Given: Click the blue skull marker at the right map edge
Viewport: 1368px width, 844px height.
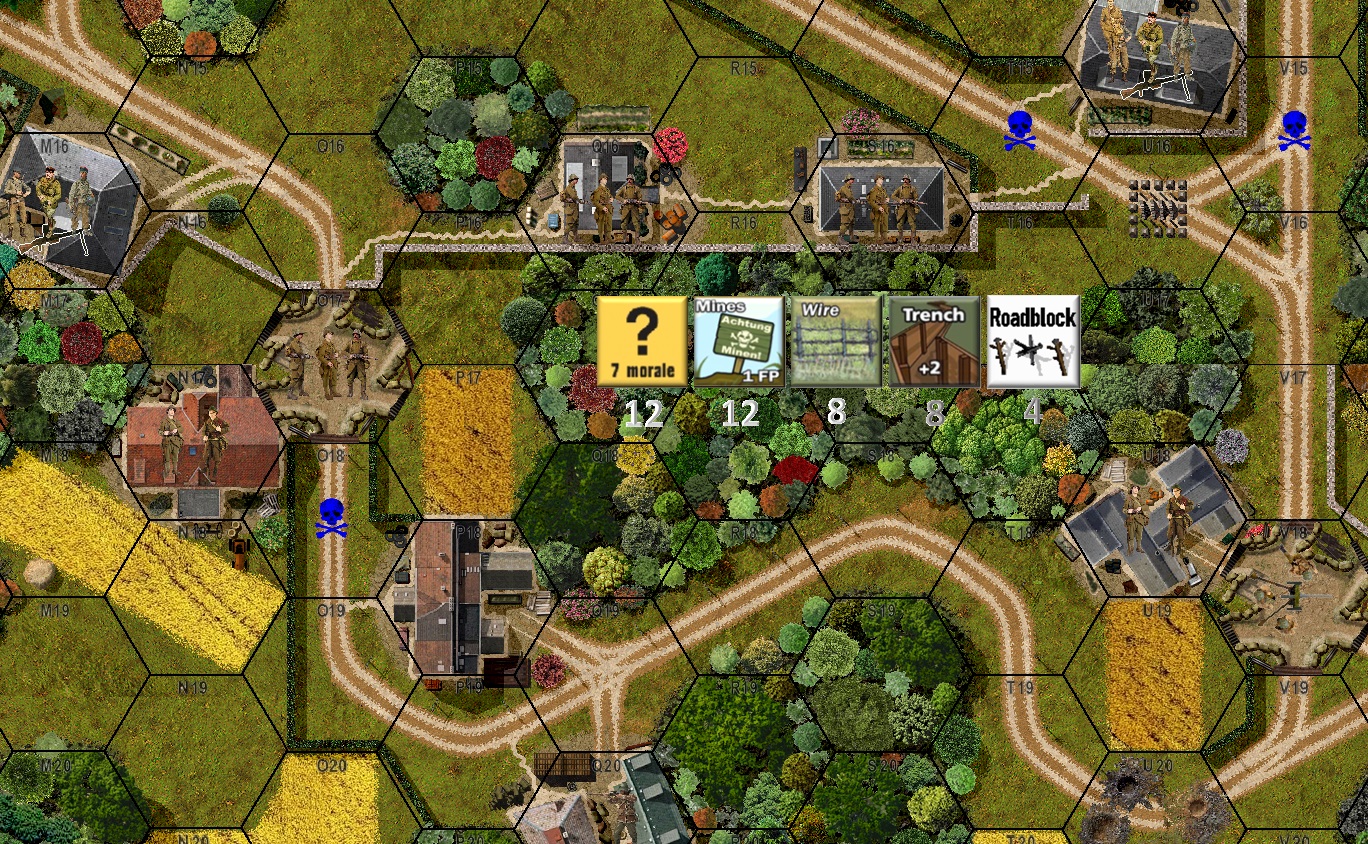Looking at the screenshot, I should click(1295, 131).
